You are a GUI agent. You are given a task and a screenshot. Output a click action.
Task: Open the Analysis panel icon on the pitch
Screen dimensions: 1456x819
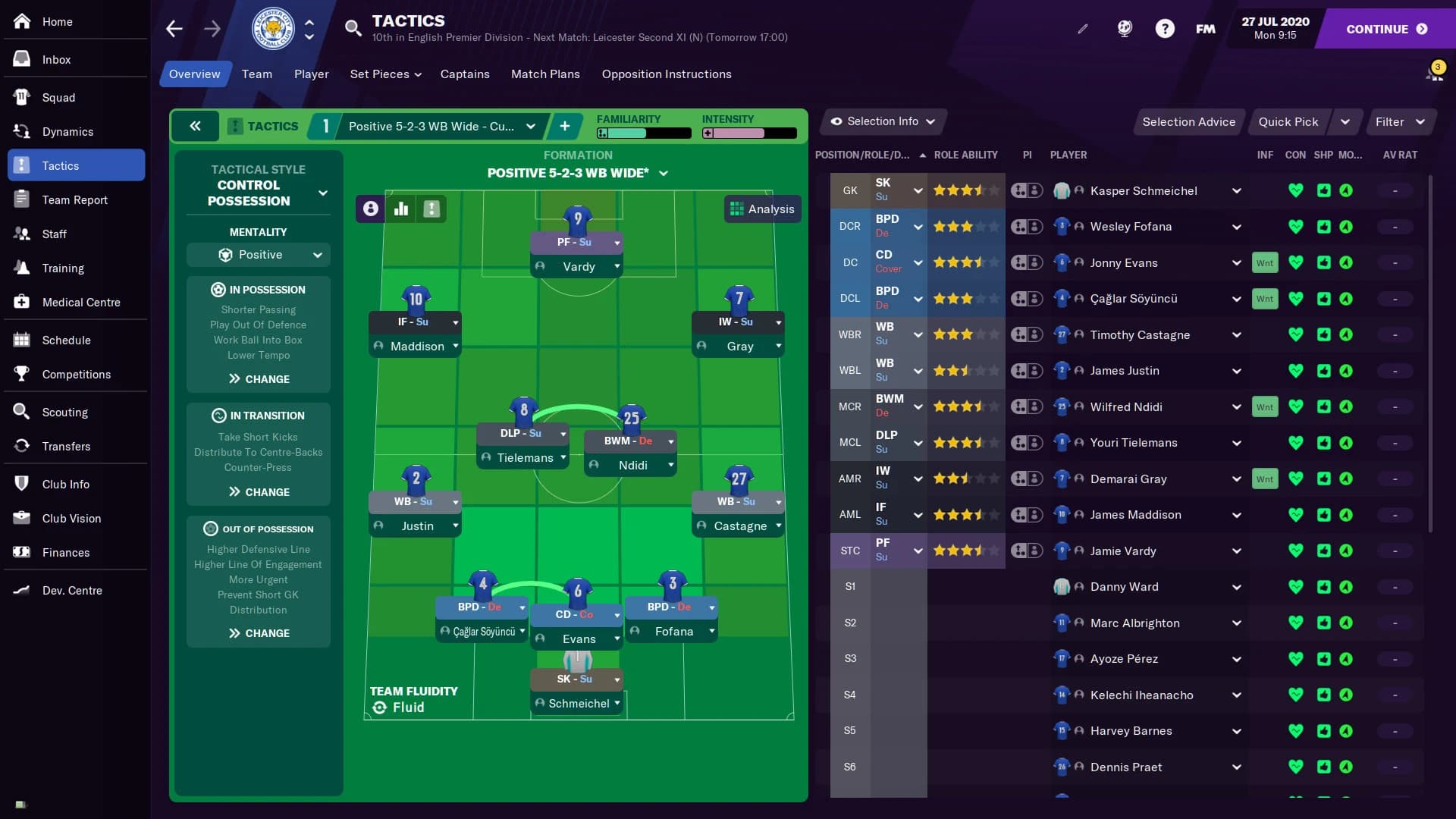coord(762,209)
